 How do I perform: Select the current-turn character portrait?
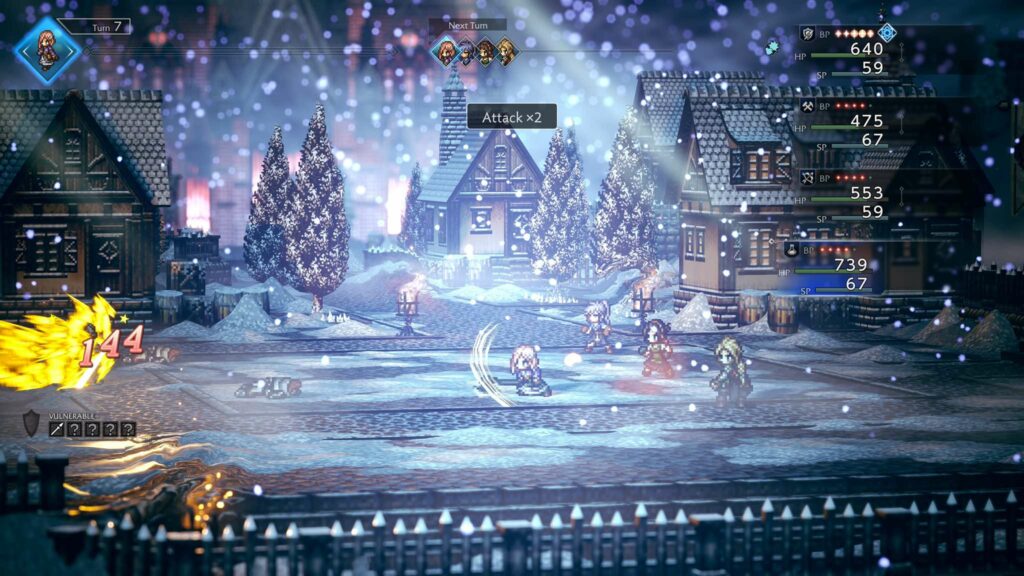[x=47, y=49]
